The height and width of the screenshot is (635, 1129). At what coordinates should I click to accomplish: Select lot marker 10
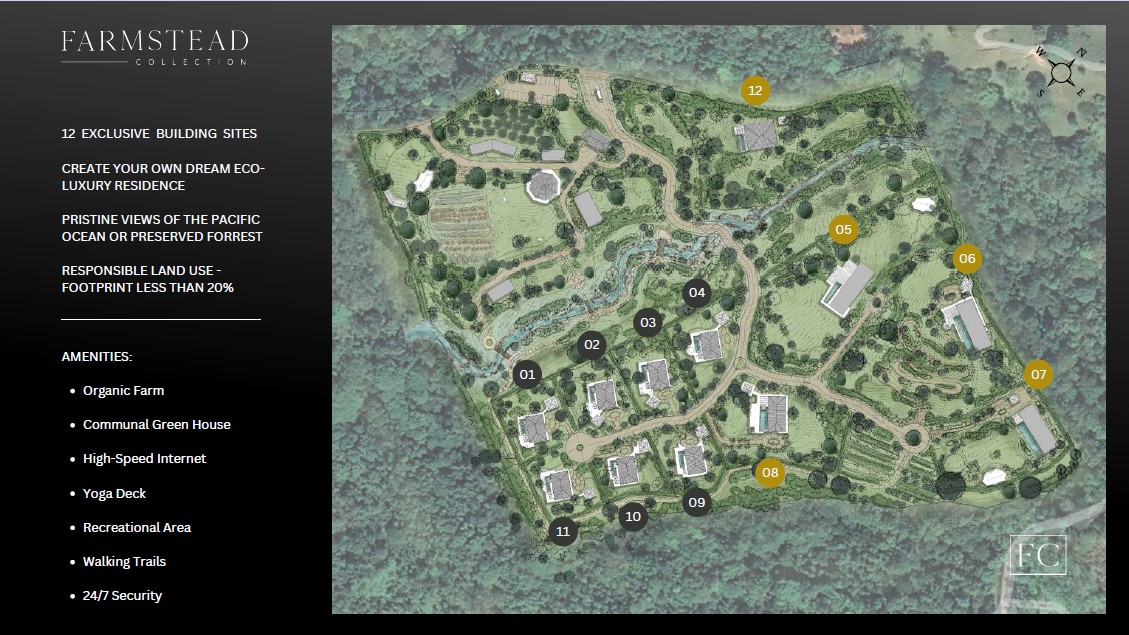631,516
